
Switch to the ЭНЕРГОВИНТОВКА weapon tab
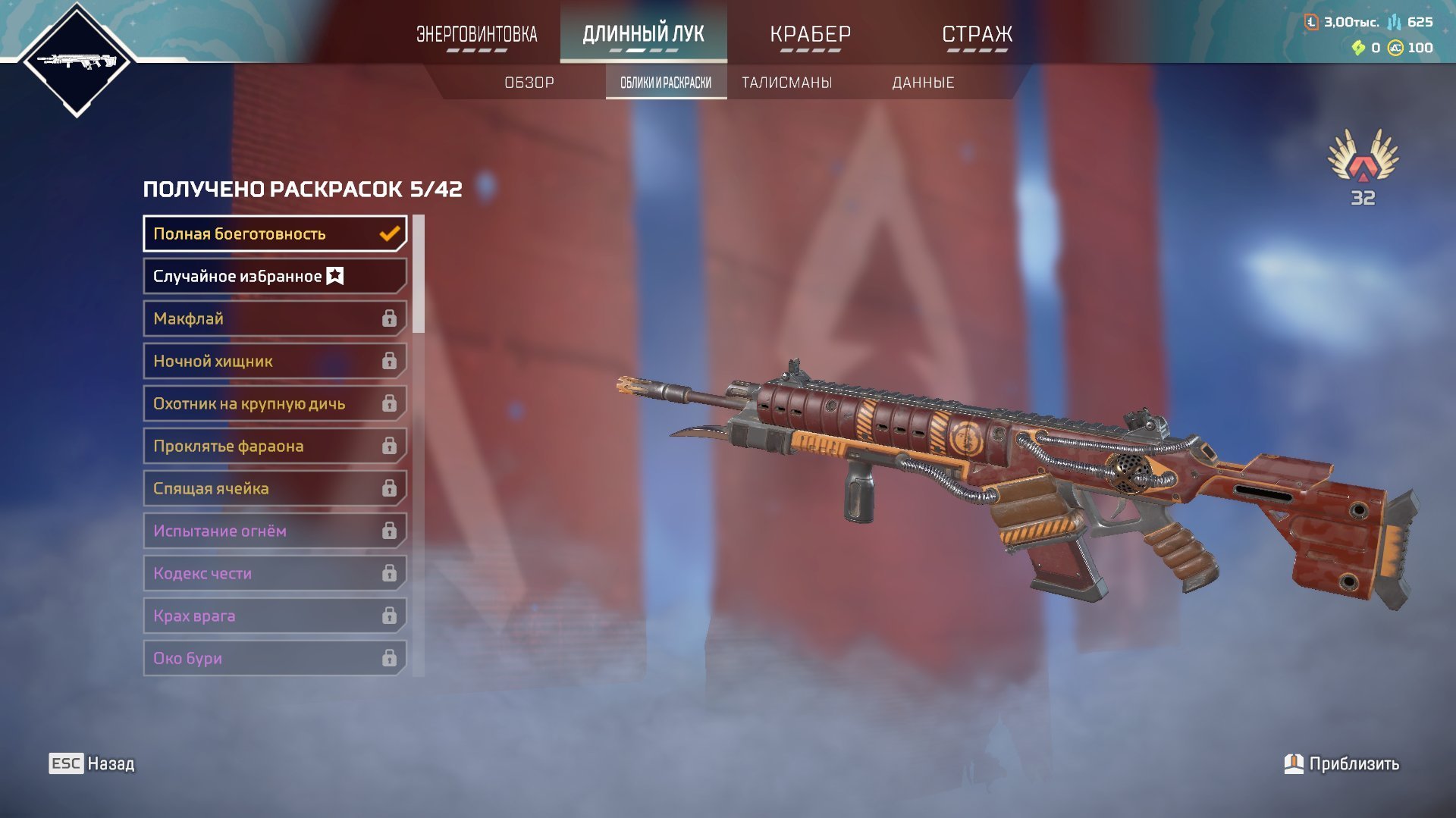[x=476, y=35]
